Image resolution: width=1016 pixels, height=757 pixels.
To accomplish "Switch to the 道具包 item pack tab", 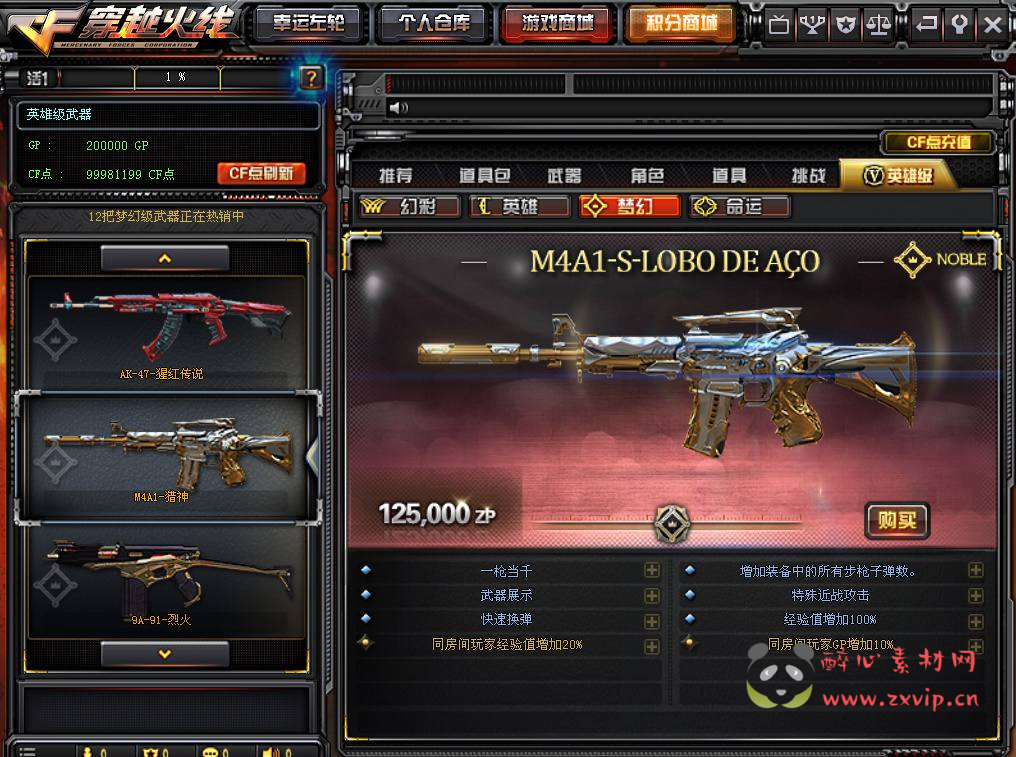I will 484,176.
